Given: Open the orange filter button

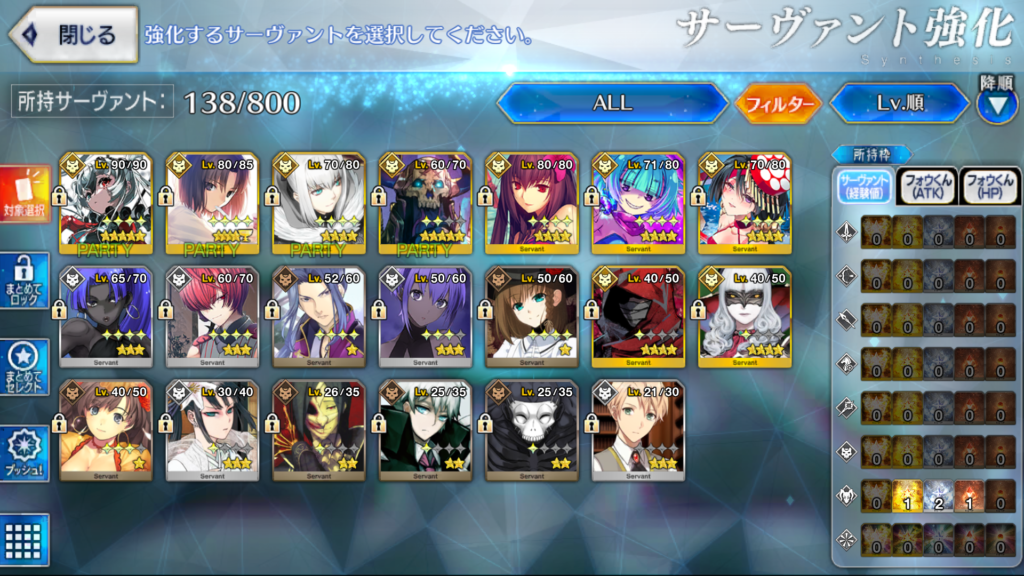Looking at the screenshot, I should click(x=778, y=103).
